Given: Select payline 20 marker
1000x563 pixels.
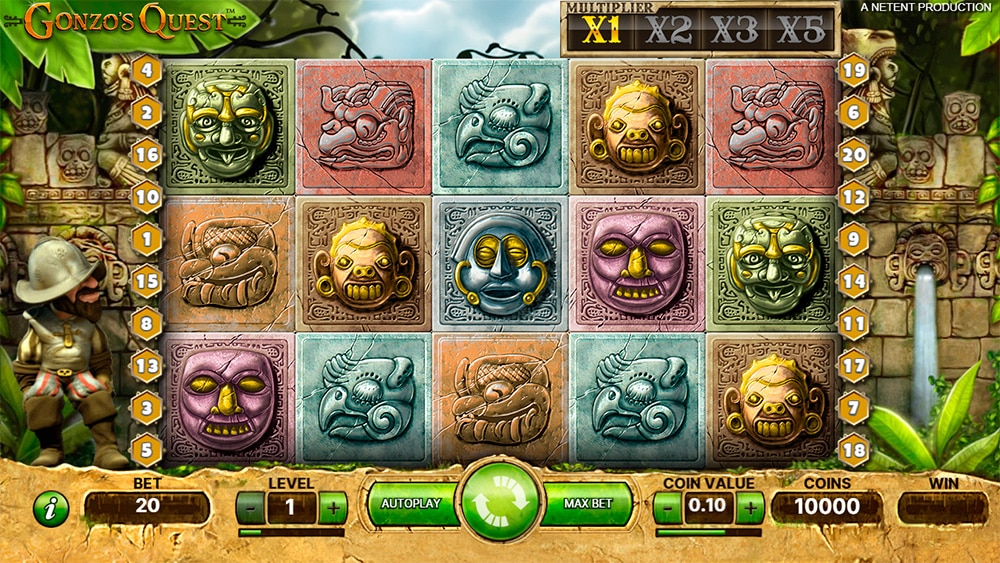Looking at the screenshot, I should pyautogui.click(x=853, y=154).
